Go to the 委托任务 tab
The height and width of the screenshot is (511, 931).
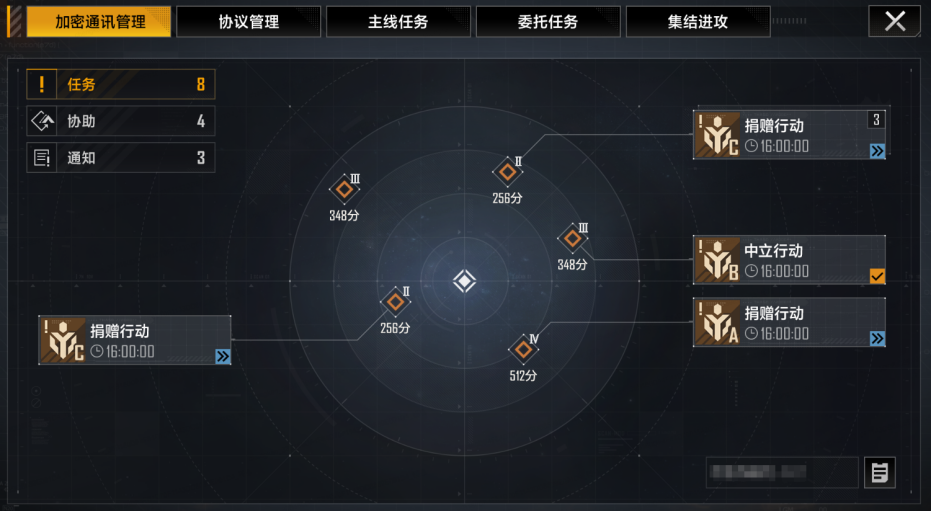(x=548, y=22)
